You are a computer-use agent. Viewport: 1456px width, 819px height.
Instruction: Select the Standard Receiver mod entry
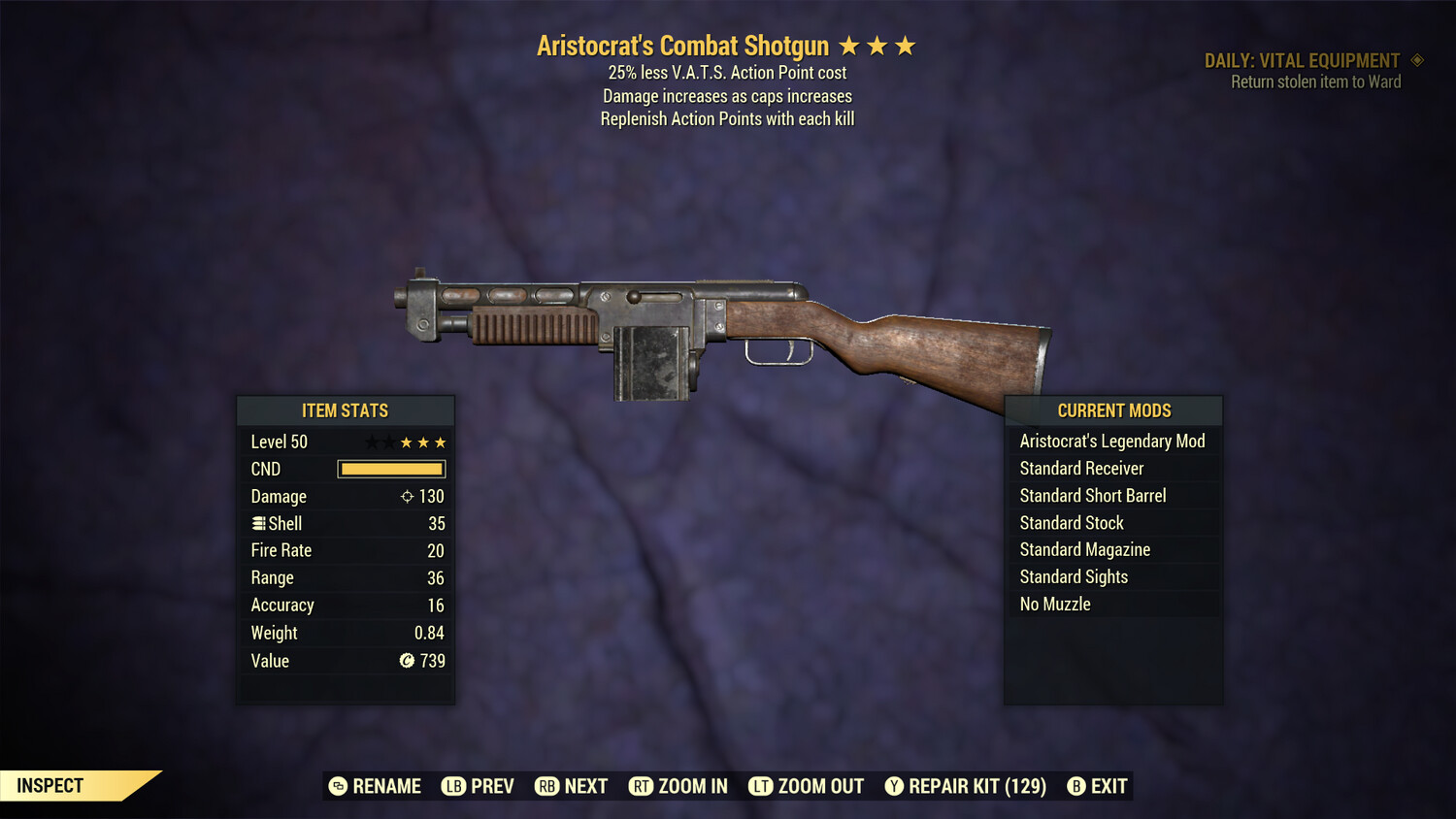[x=1081, y=468]
